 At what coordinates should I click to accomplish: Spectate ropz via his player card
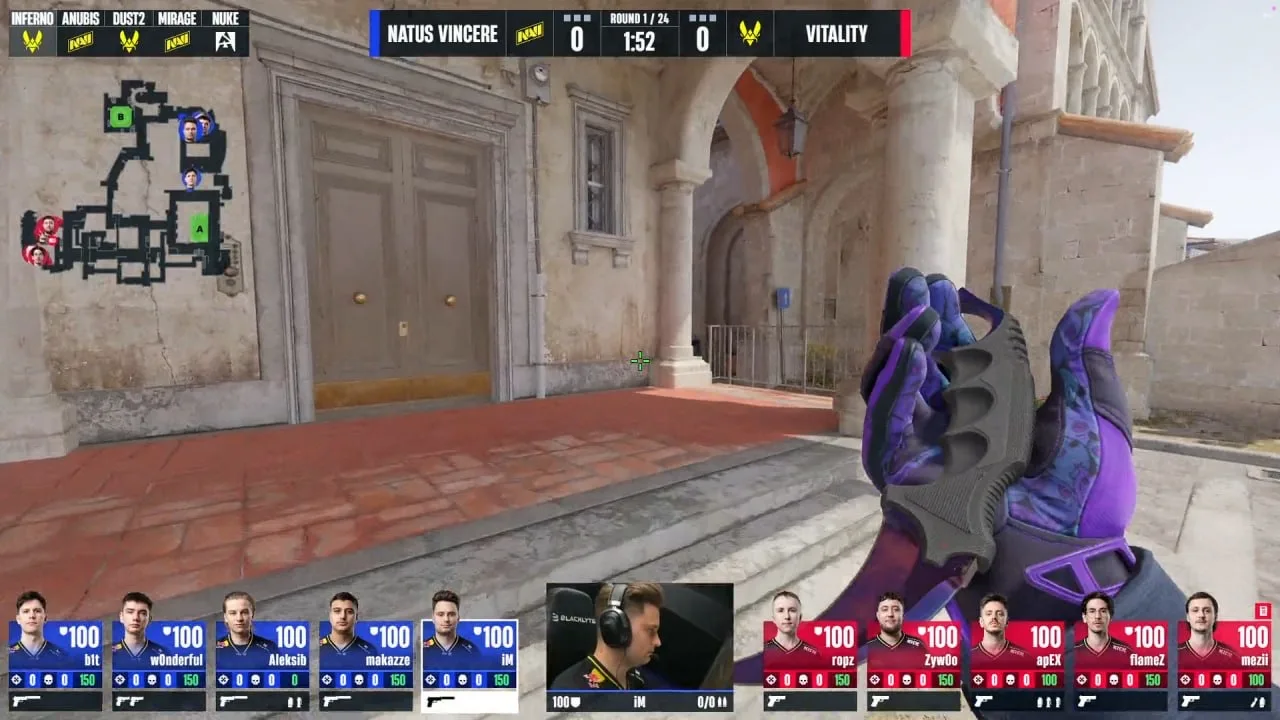(x=810, y=654)
